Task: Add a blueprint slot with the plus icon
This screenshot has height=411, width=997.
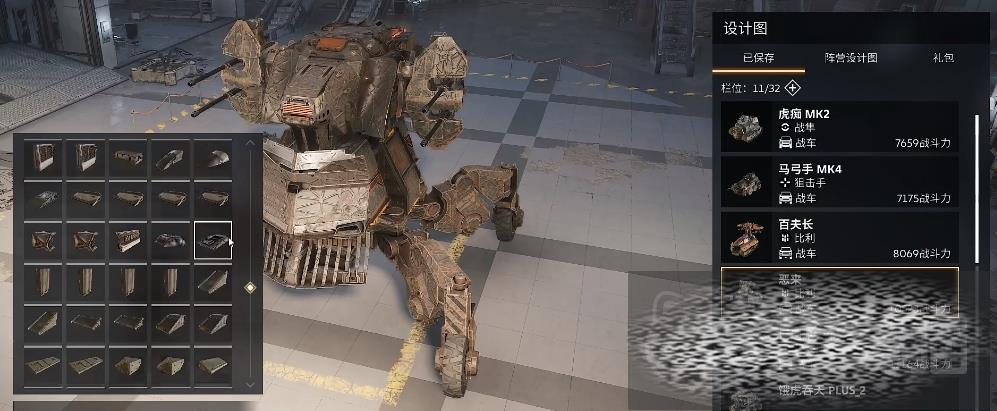Action: click(793, 87)
